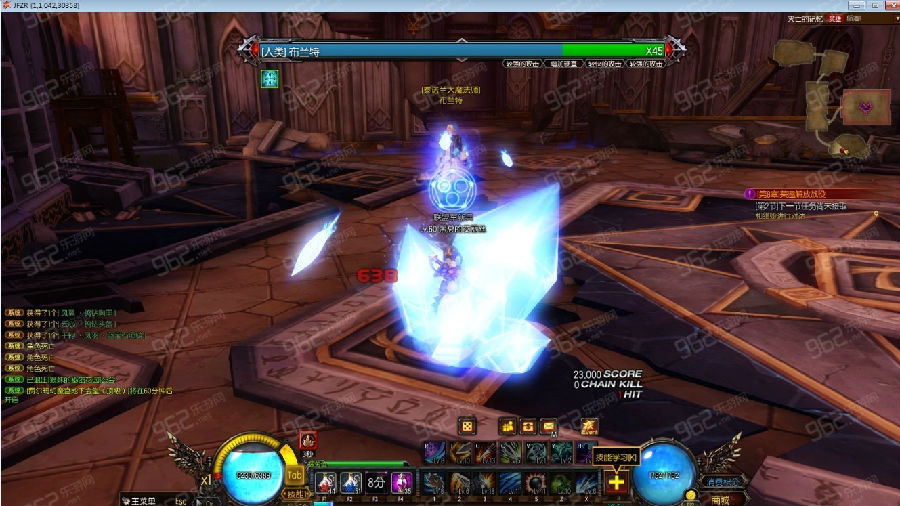Viewport: 900px width, 506px height.
Task: Click the dice icon above the hotbar
Action: [x=467, y=427]
